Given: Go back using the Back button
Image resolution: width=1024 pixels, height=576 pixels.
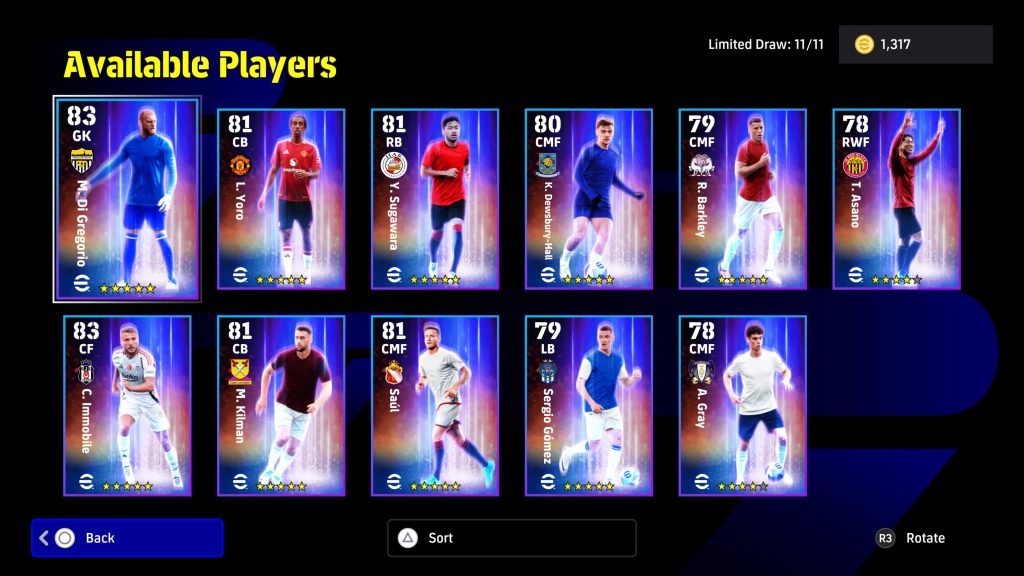Looking at the screenshot, I should [x=127, y=538].
